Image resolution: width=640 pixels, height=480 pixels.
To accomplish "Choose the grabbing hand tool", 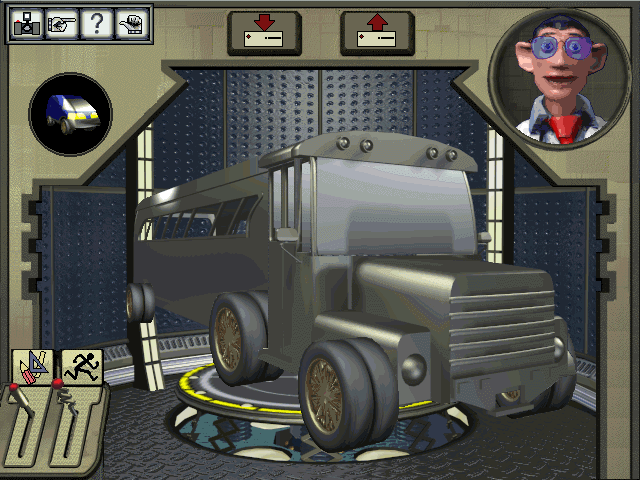I will tap(131, 24).
